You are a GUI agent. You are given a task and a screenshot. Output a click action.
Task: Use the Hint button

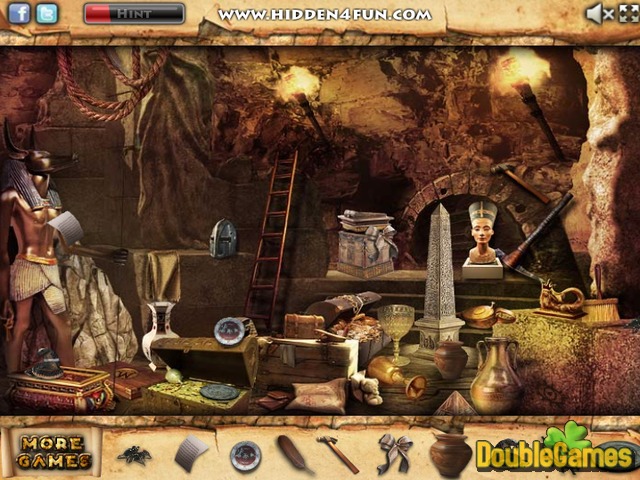[134, 14]
